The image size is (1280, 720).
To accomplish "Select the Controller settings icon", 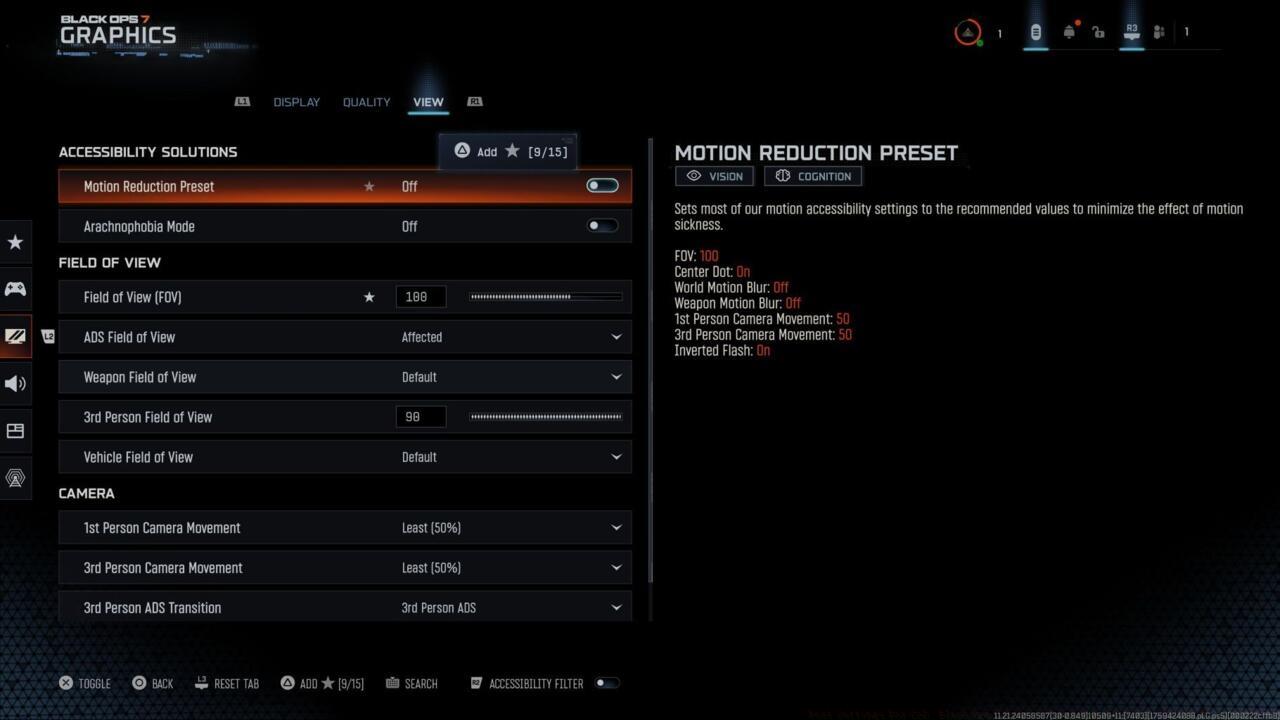I will coord(15,288).
